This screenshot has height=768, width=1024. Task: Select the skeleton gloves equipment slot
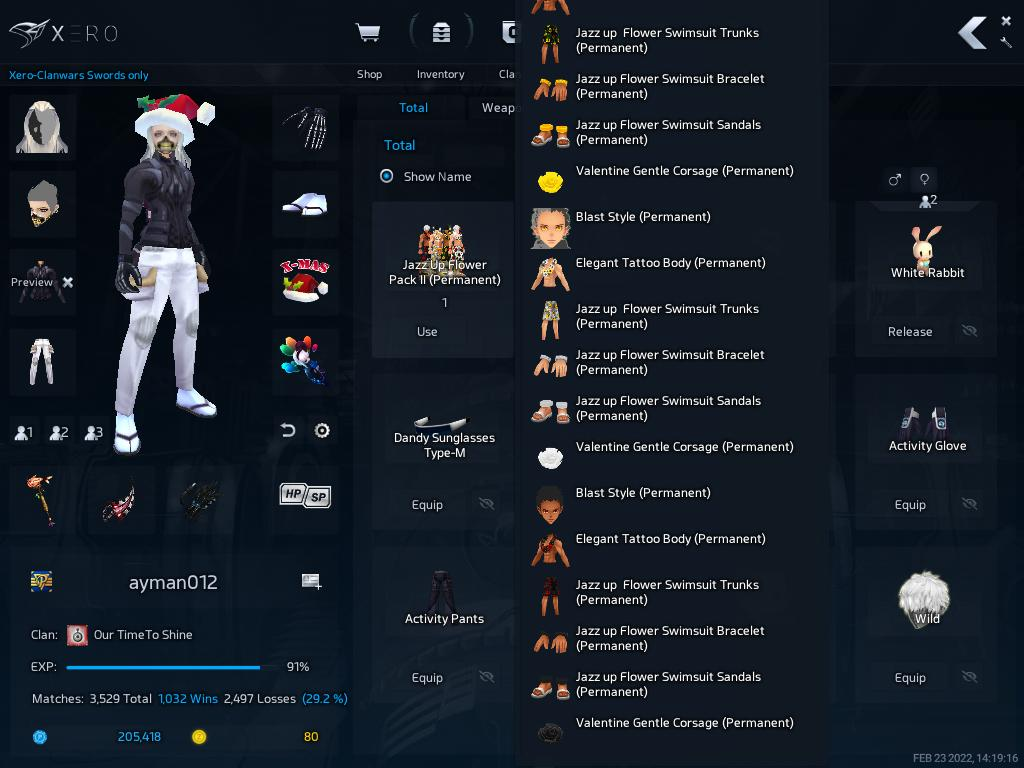(x=305, y=127)
